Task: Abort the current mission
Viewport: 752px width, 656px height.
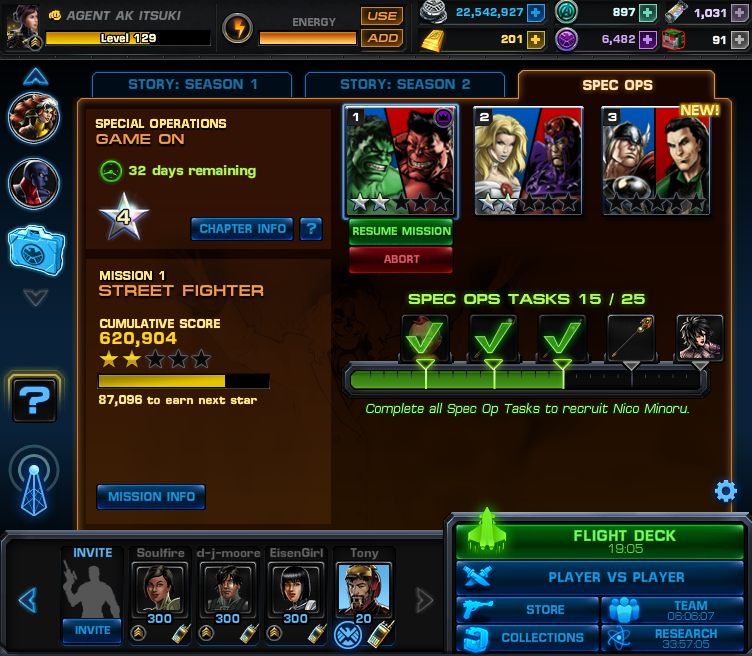Action: tap(400, 259)
